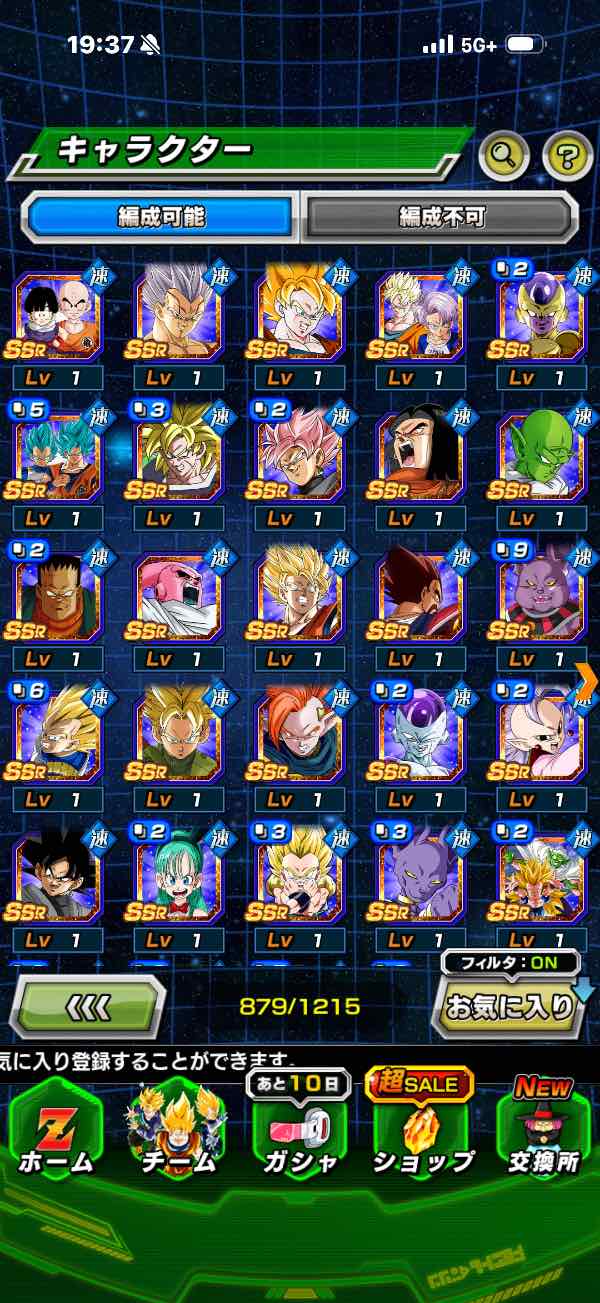Open the お気に入り favorites filter button
600x1303 pixels.
[x=508, y=1005]
